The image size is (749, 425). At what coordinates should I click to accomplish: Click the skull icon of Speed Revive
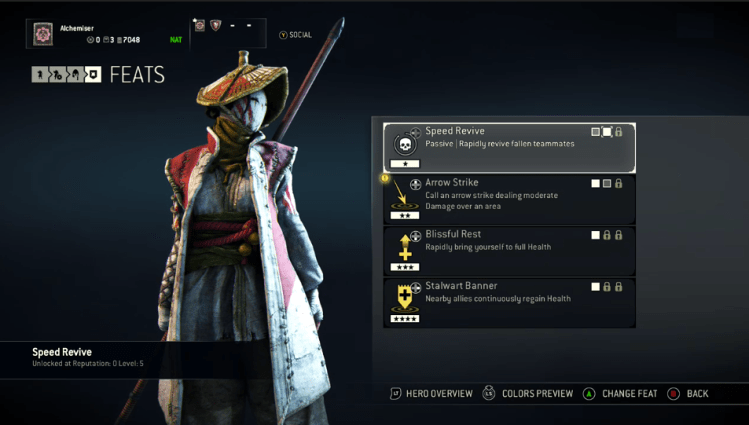404,143
